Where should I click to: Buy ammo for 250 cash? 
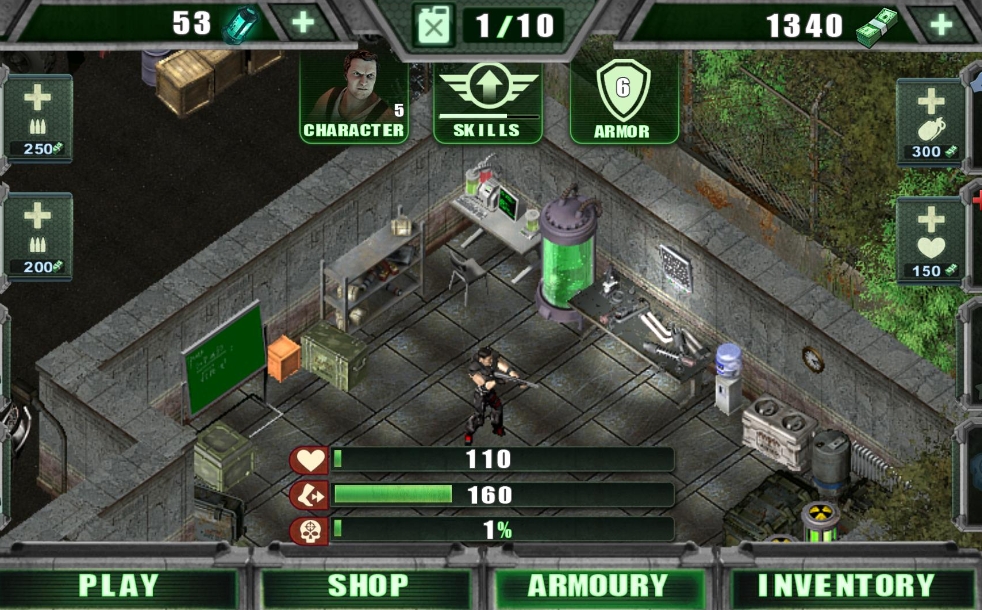coord(38,119)
